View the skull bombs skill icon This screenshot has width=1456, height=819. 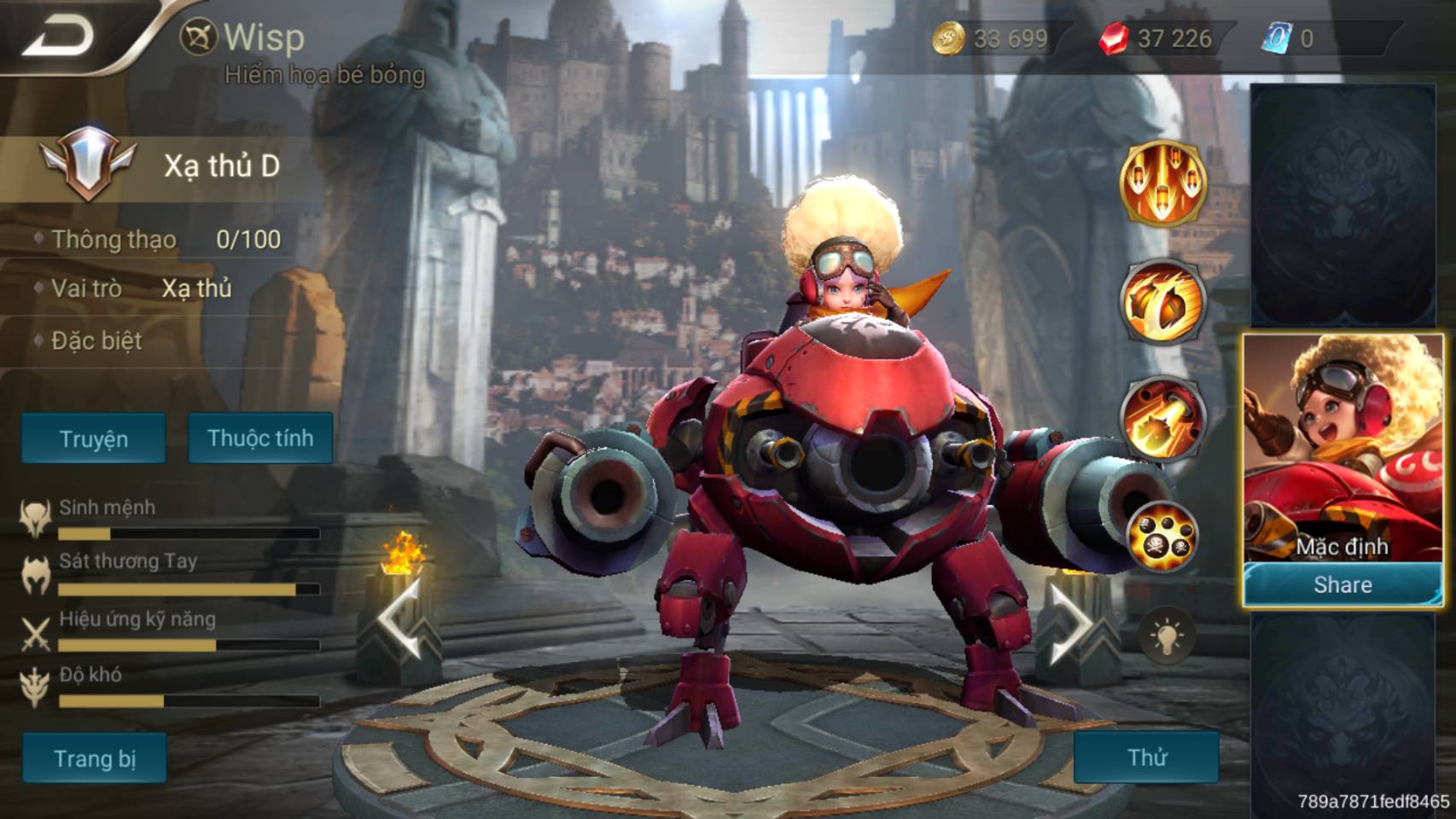1162,537
